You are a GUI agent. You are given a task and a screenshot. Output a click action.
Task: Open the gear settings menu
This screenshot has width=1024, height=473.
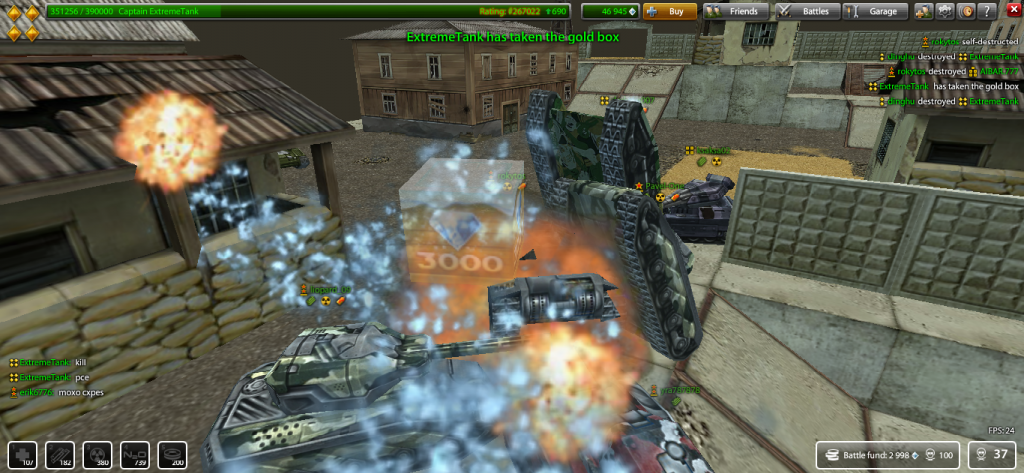pyautogui.click(x=946, y=12)
